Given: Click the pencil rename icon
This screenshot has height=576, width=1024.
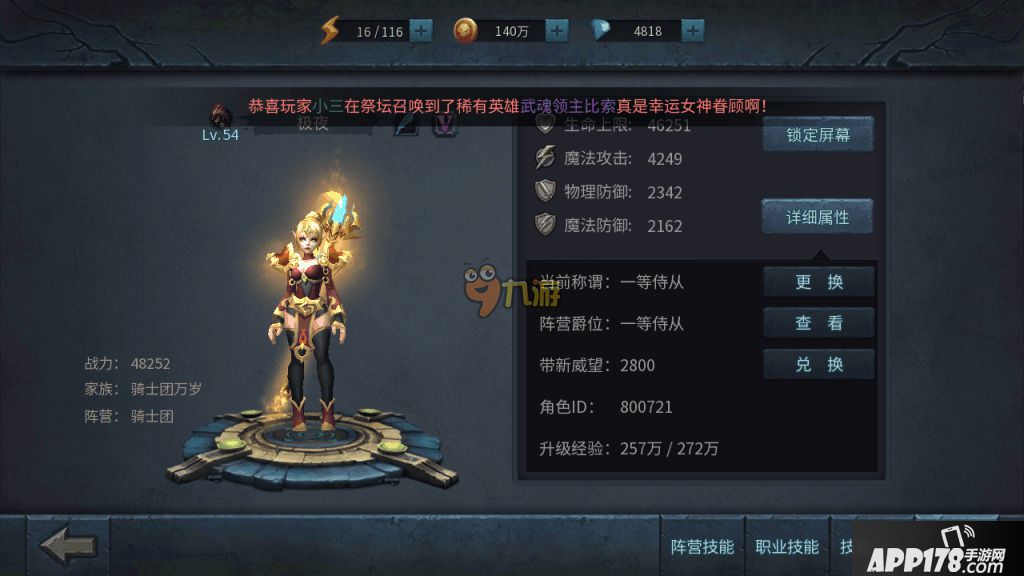Looking at the screenshot, I should click(x=405, y=124).
